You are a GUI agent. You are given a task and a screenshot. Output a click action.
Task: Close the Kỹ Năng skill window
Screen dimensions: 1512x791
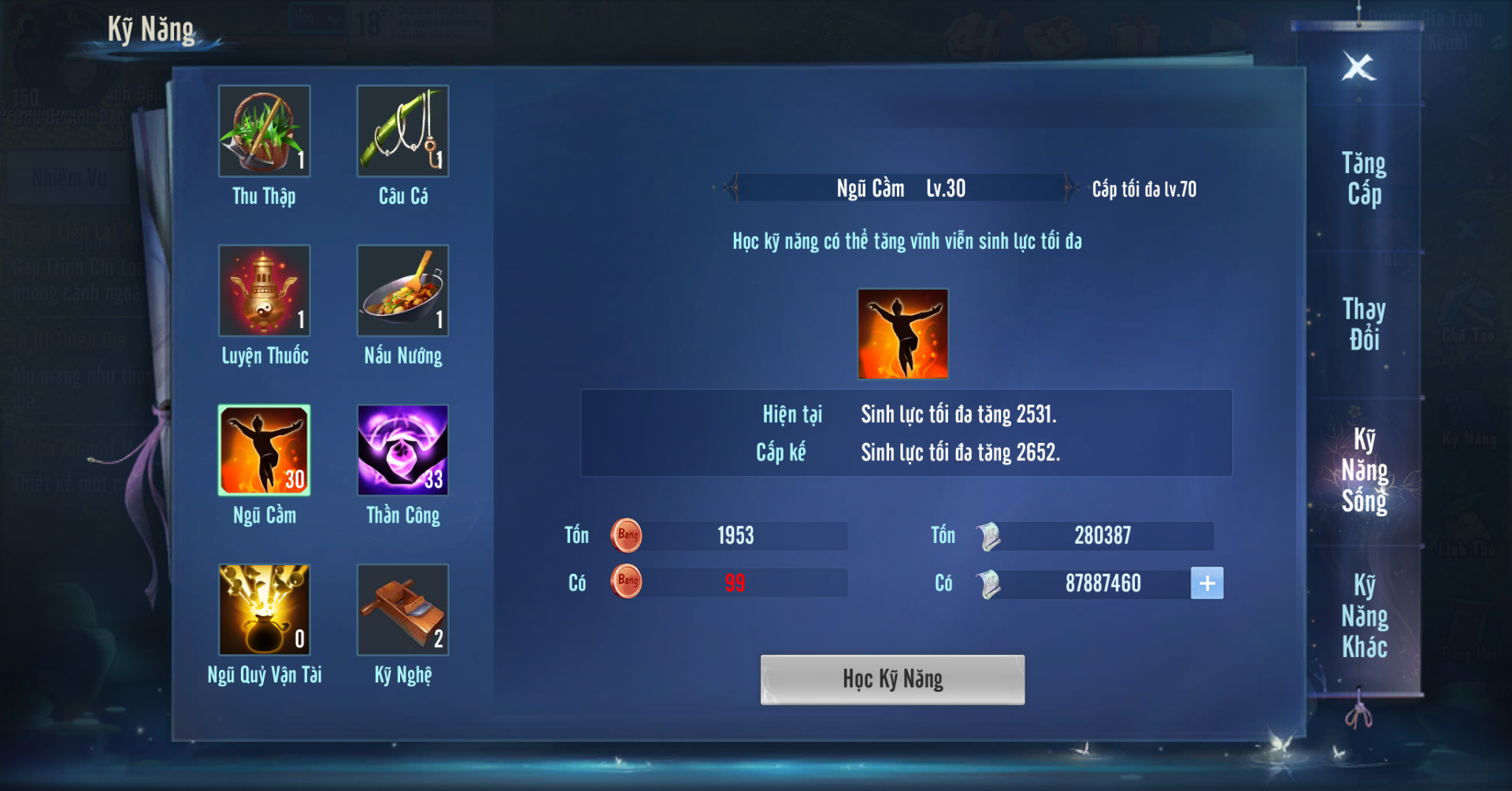coord(1358,68)
